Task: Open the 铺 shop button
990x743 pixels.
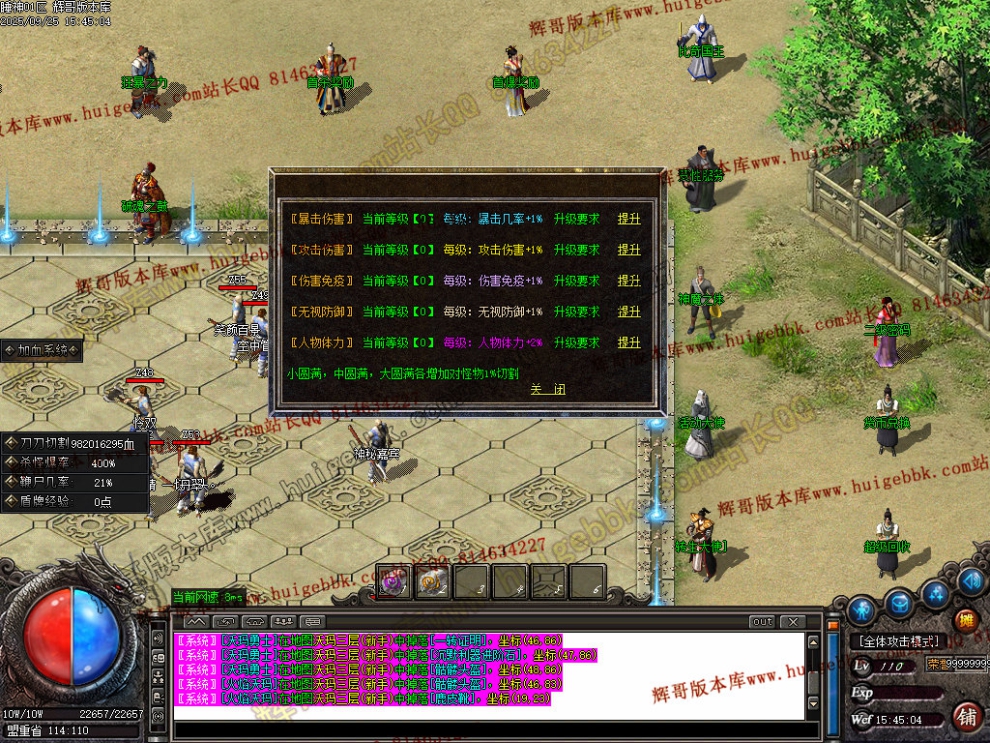Action: click(x=966, y=715)
